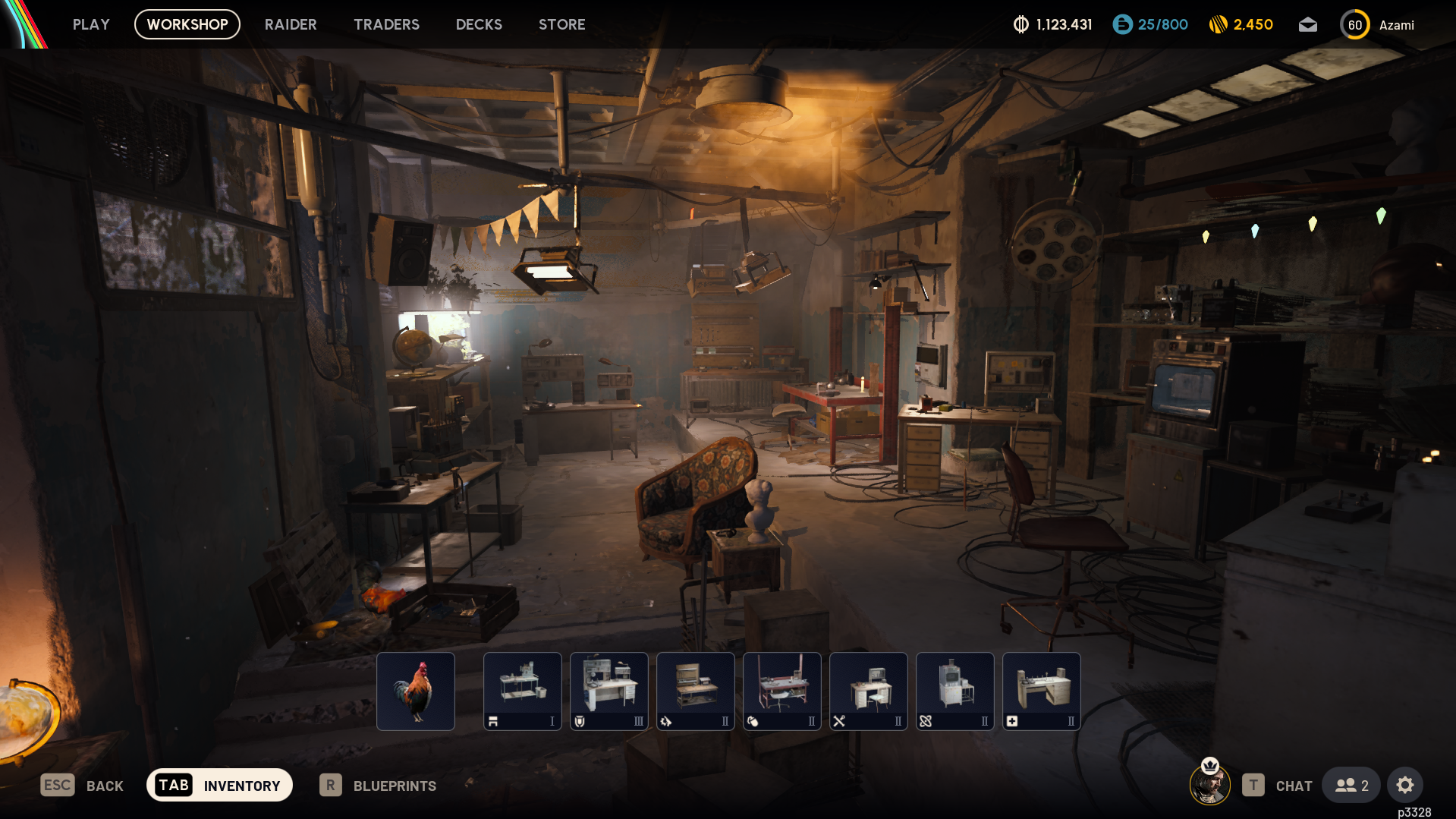Switch to the Raider tab

pyautogui.click(x=291, y=24)
